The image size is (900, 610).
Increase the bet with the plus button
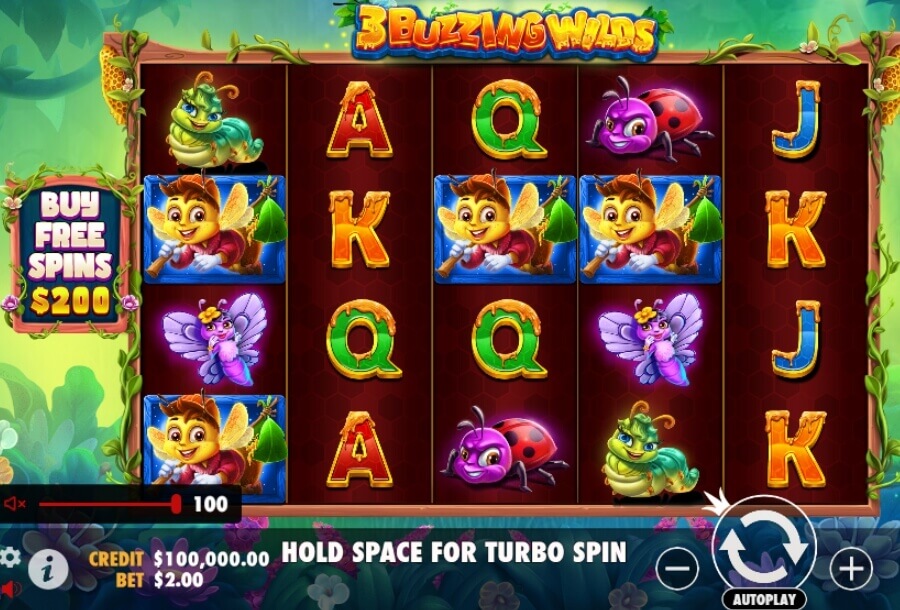point(851,569)
